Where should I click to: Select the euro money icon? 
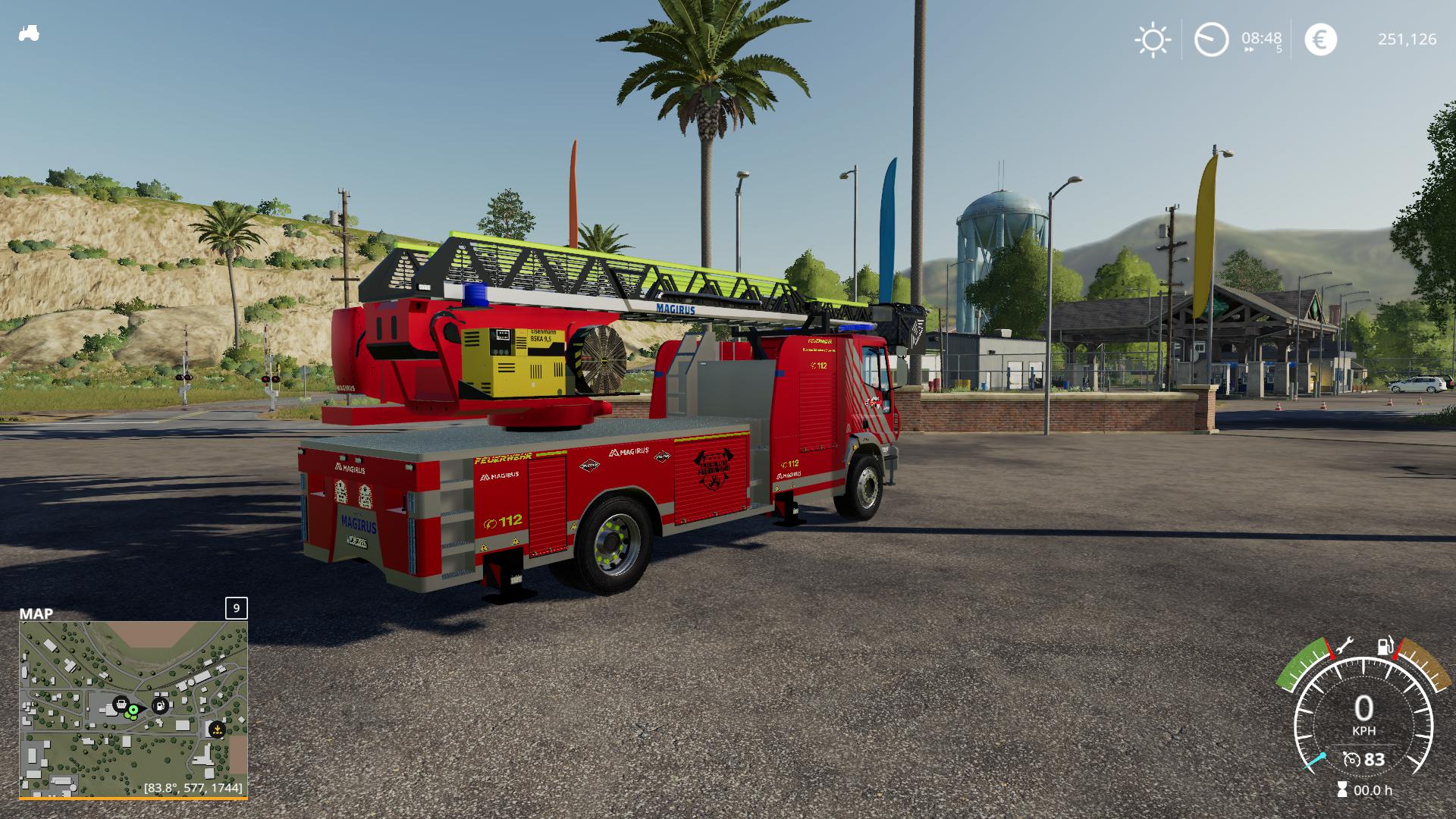(x=1320, y=39)
